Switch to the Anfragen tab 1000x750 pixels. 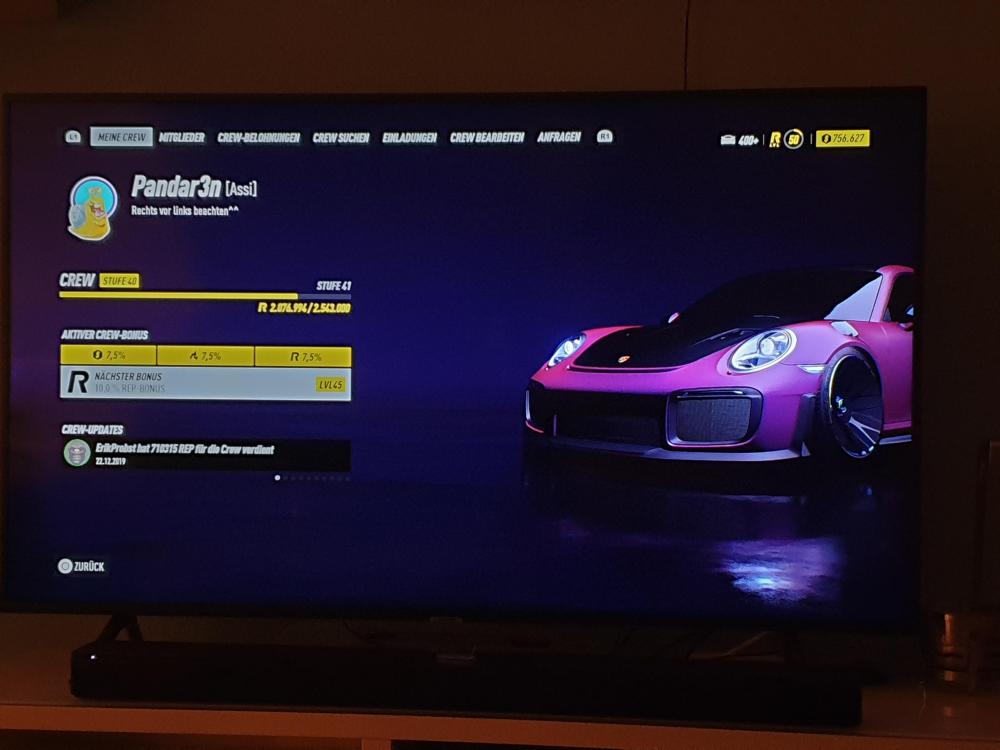tap(559, 137)
